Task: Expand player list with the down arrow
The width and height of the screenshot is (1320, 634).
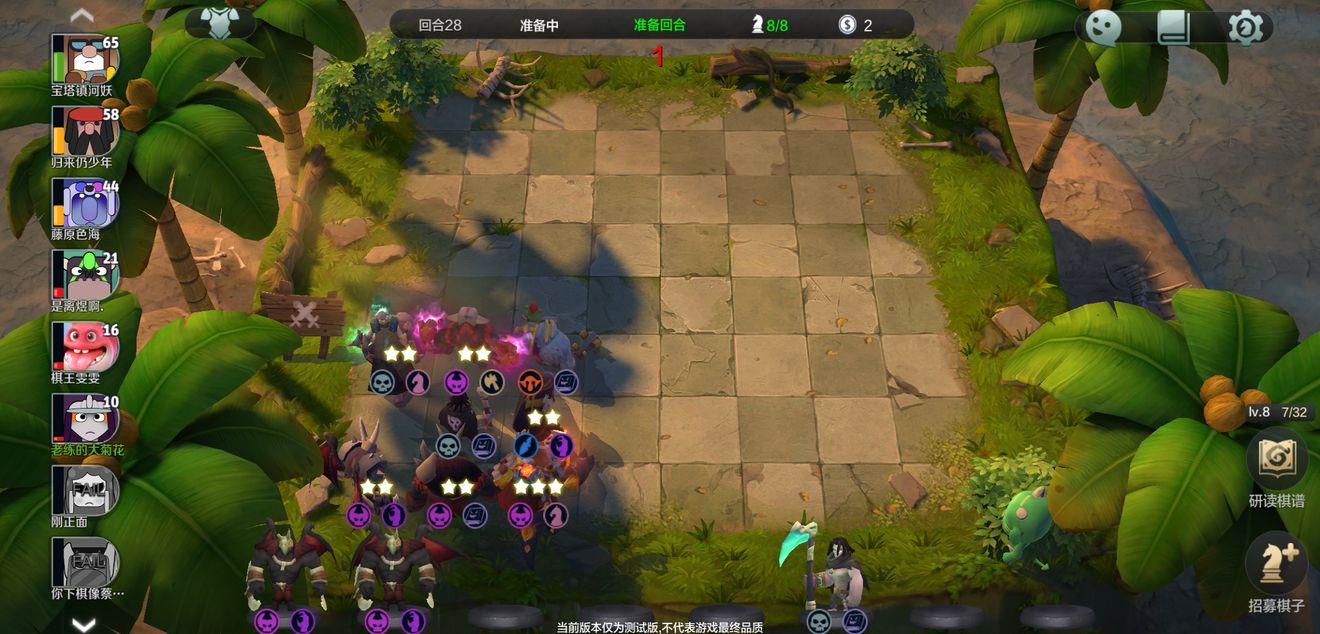Action: [x=83, y=624]
